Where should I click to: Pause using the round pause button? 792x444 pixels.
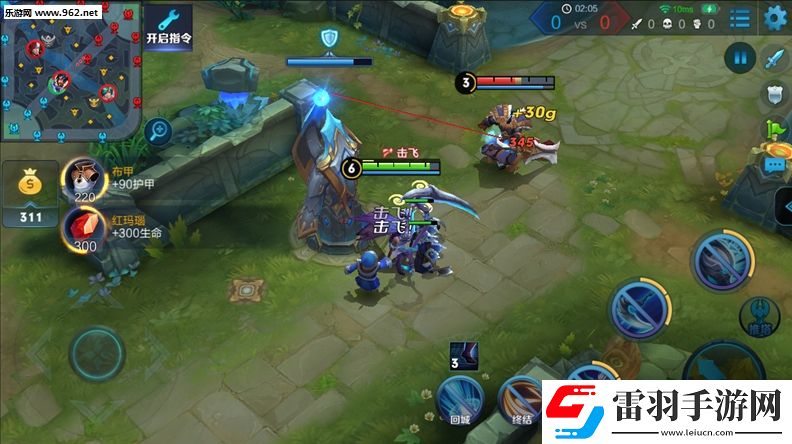tap(740, 57)
